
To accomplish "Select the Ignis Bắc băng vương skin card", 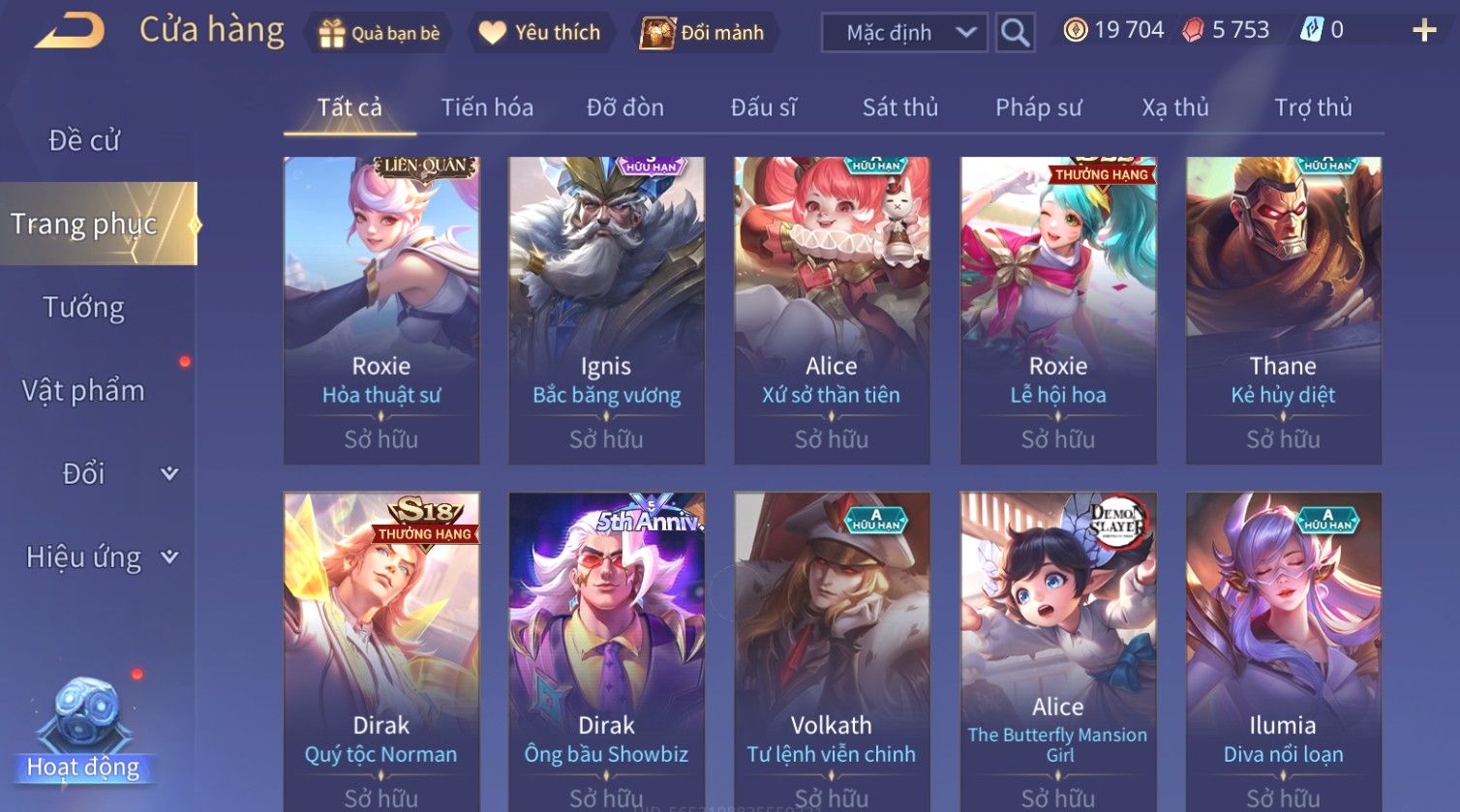I will point(607,310).
